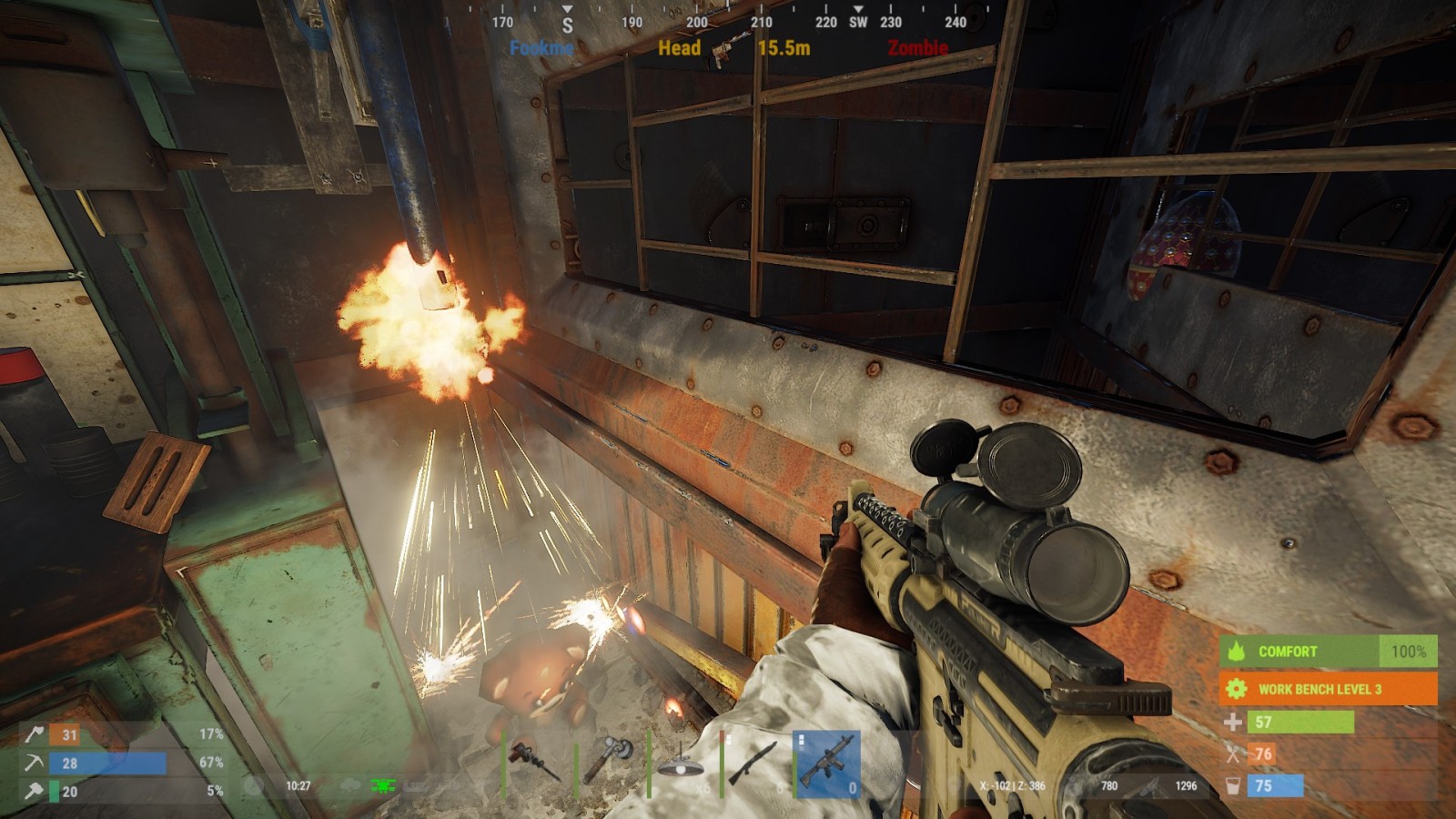This screenshot has height=819, width=1456.
Task: Click the mining pickaxe skill icon
Action: pyautogui.click(x=35, y=763)
